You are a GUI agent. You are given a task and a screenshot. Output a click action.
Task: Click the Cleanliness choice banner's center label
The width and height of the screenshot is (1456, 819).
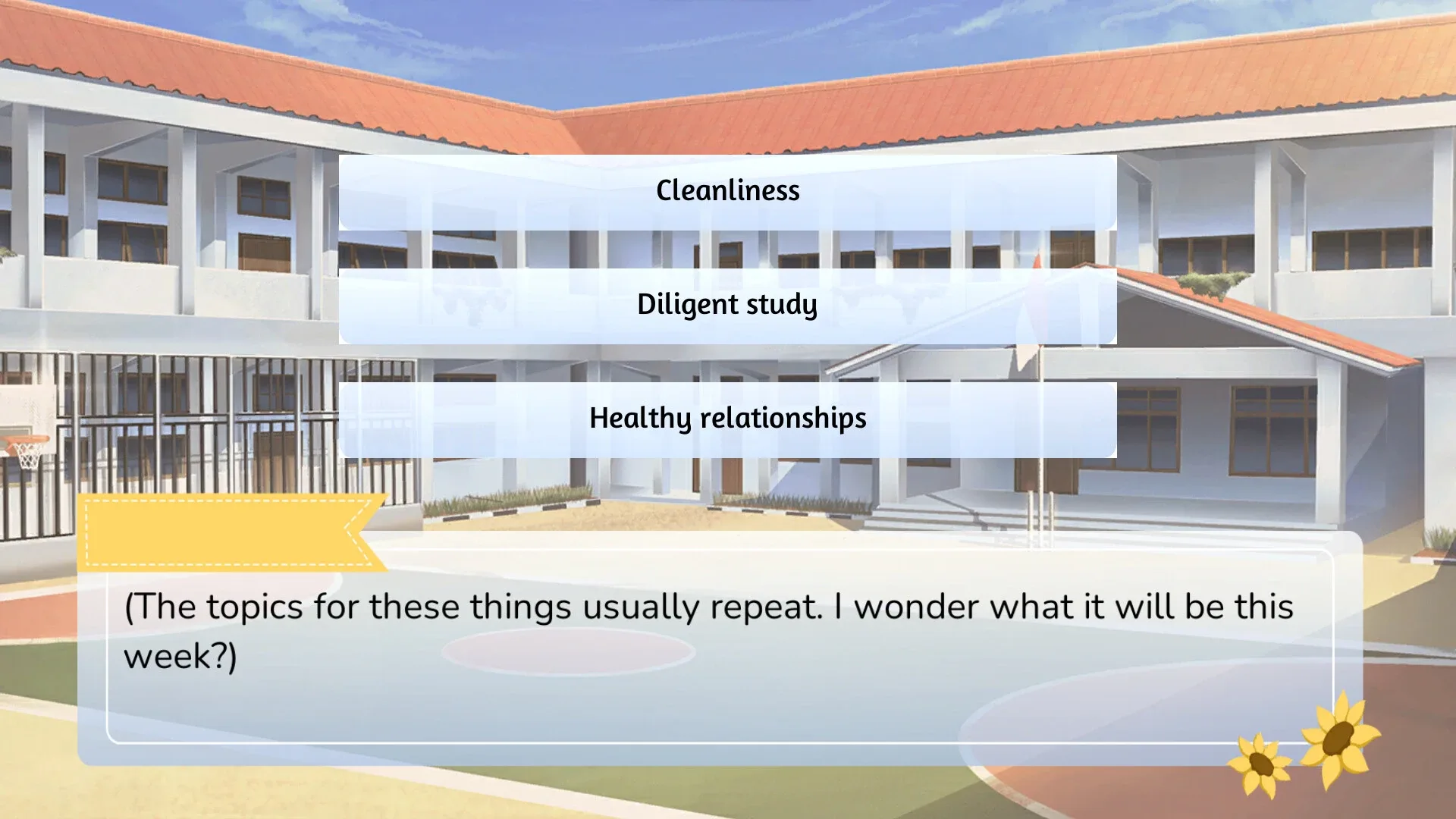pos(726,191)
